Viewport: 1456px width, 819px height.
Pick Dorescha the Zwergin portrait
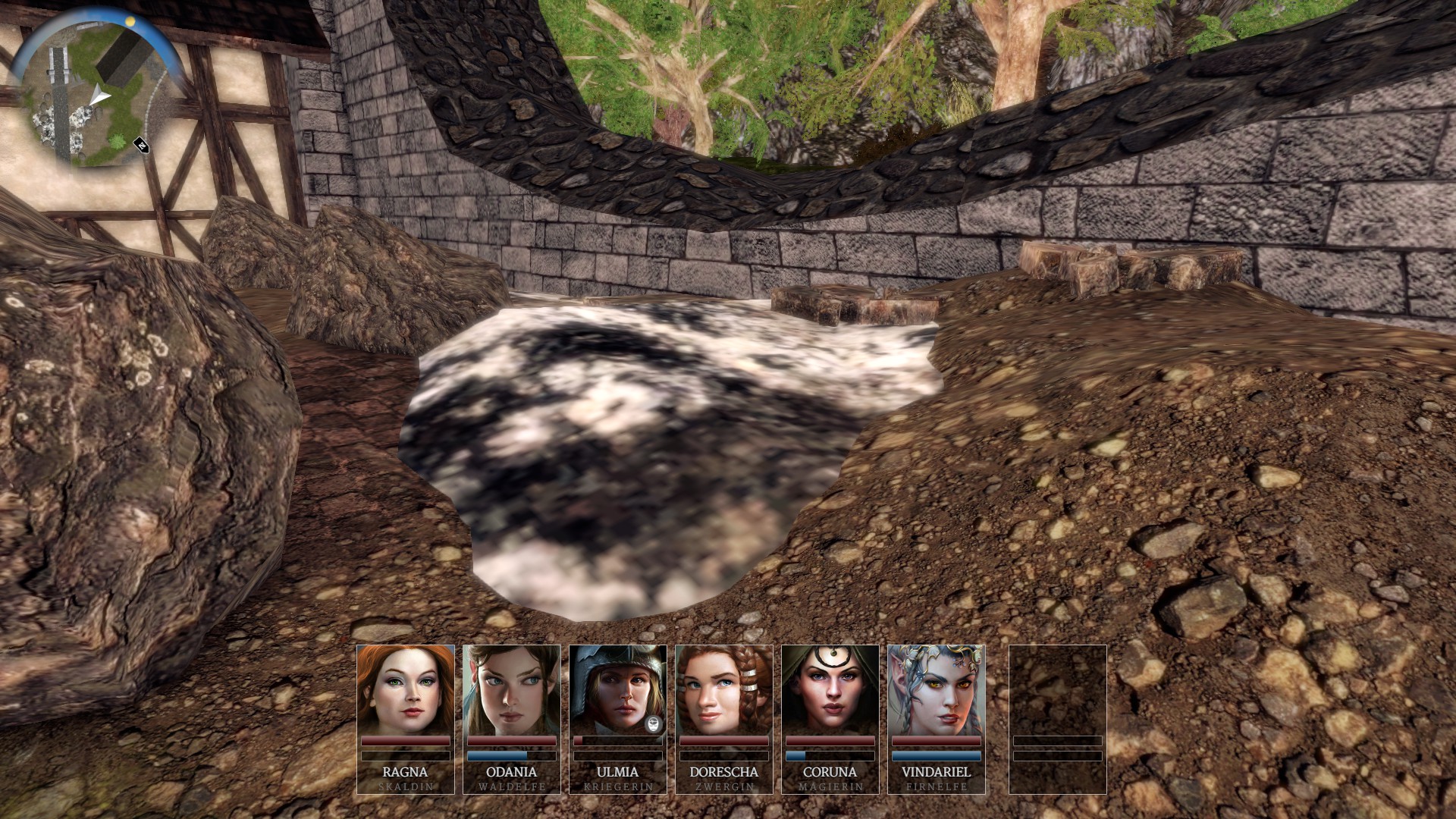pos(723,690)
